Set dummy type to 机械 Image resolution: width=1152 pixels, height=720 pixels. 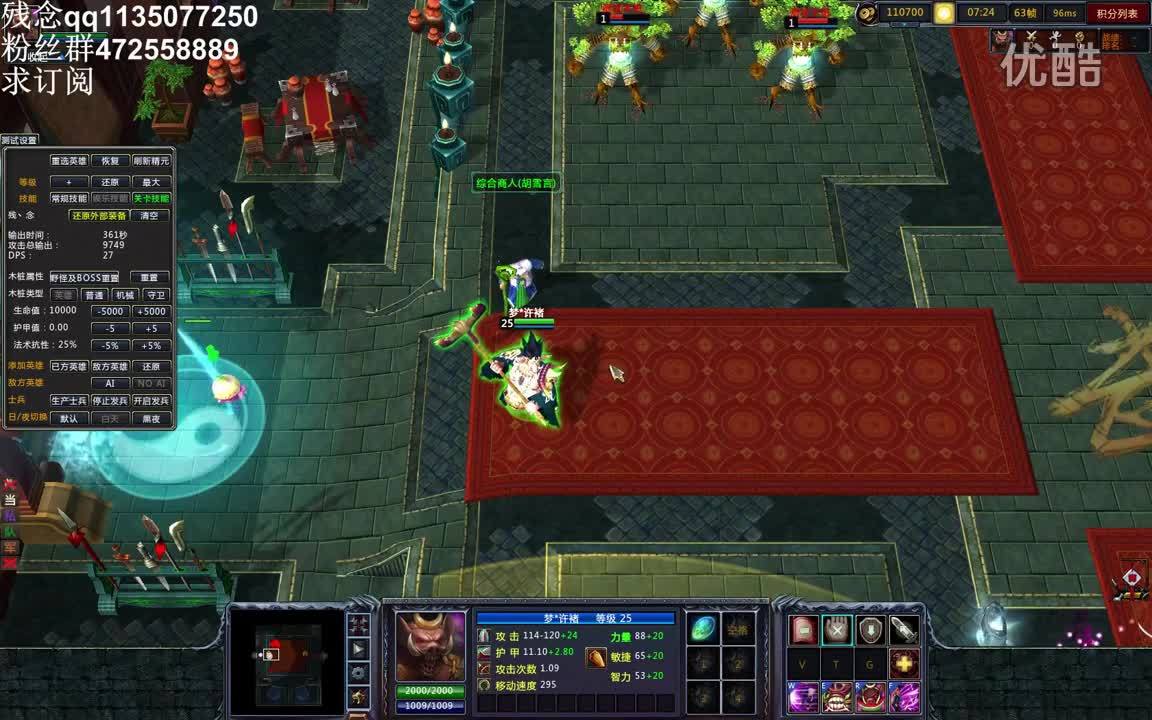point(124,295)
